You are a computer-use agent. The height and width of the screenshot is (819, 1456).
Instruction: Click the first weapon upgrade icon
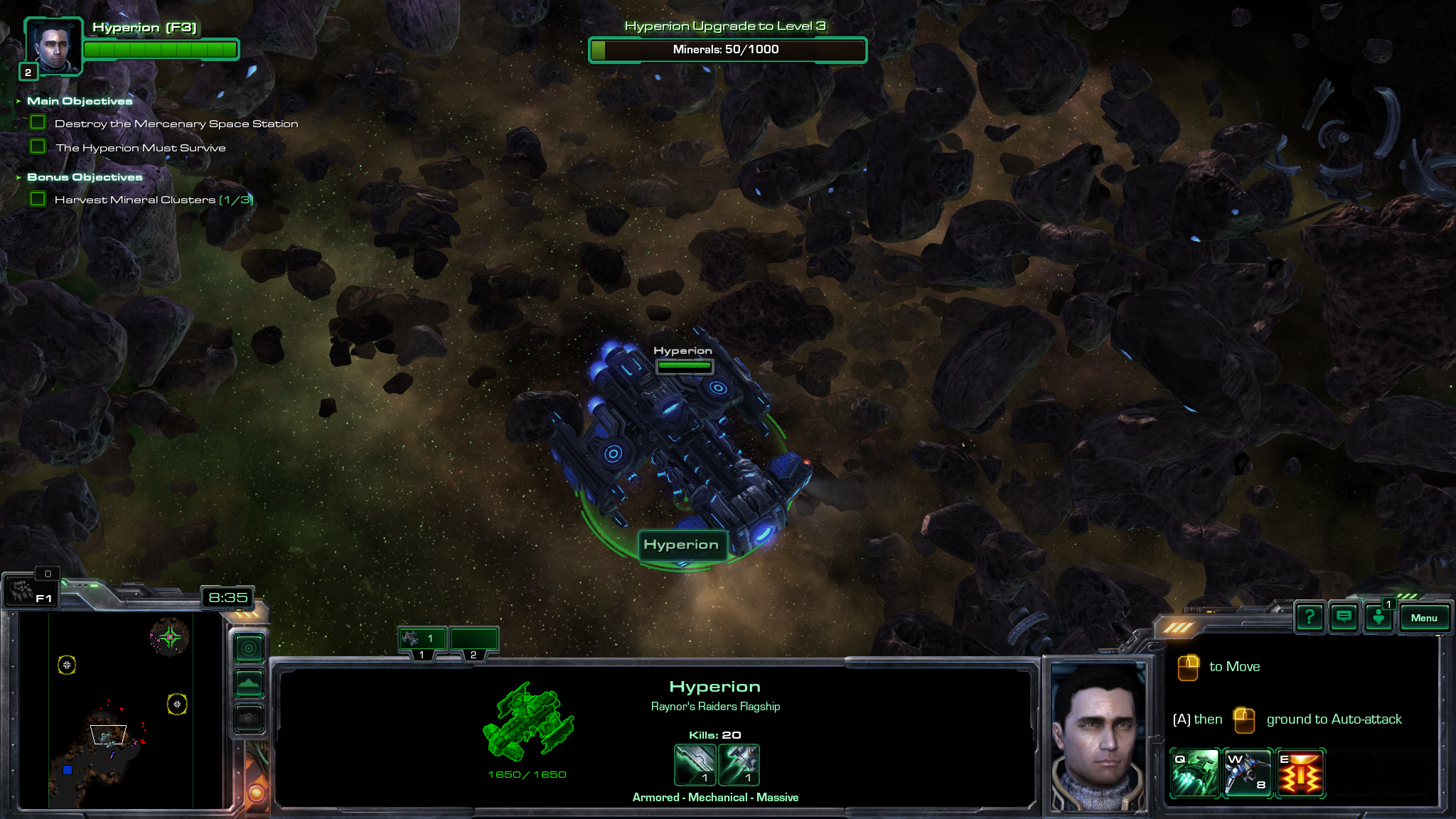[x=695, y=764]
